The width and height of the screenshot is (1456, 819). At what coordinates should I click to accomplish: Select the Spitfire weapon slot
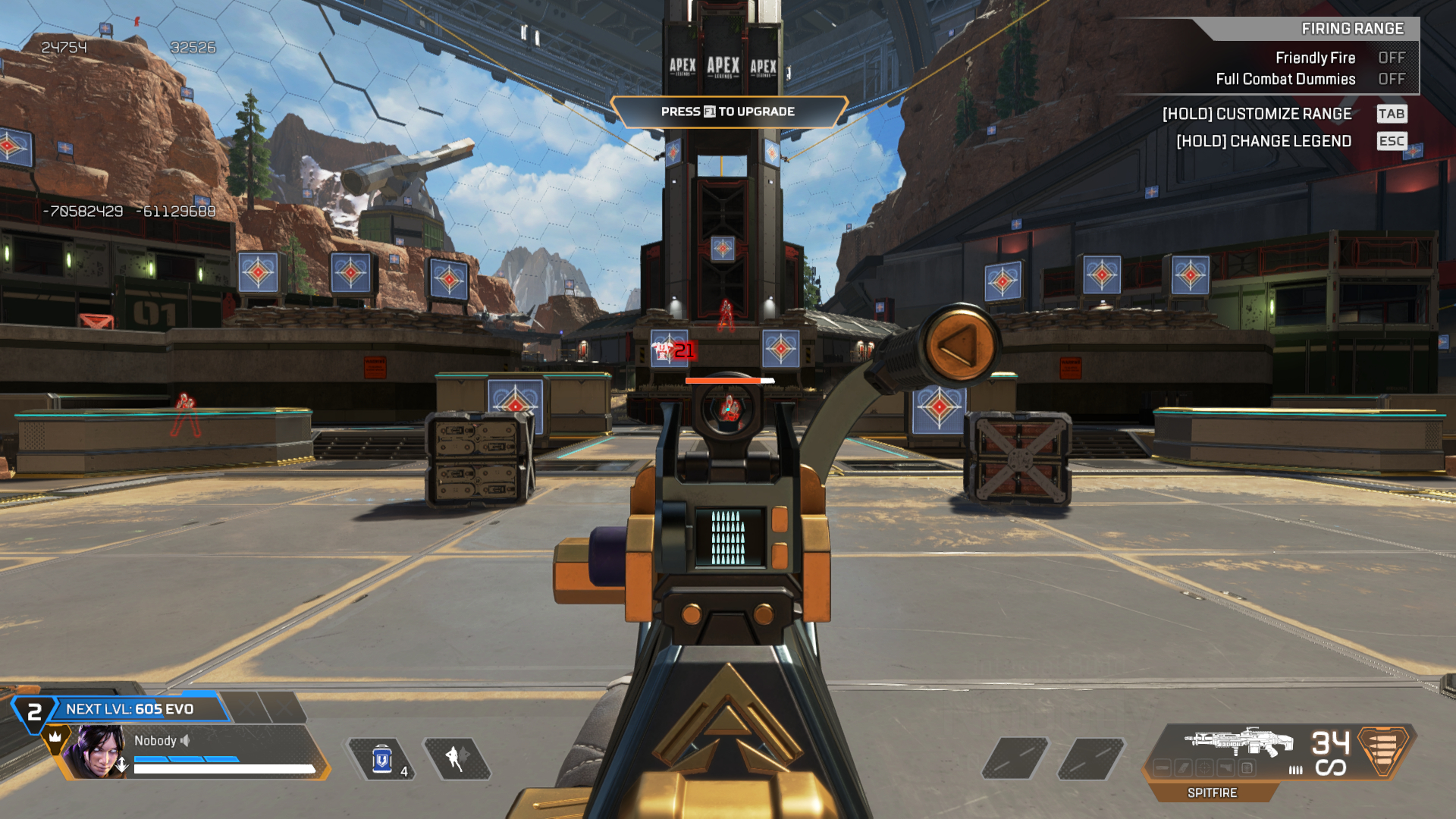tap(1238, 742)
